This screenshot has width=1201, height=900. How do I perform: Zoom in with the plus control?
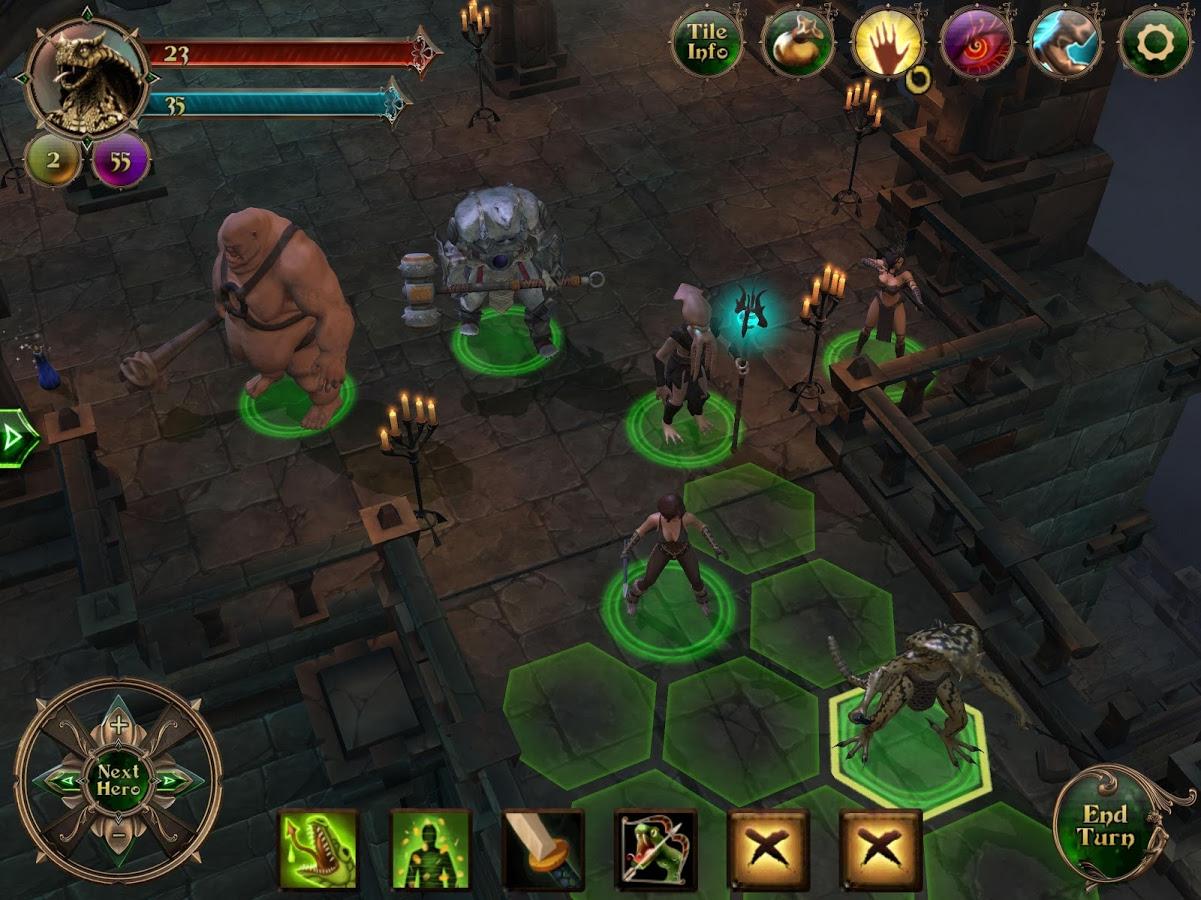pos(119,725)
